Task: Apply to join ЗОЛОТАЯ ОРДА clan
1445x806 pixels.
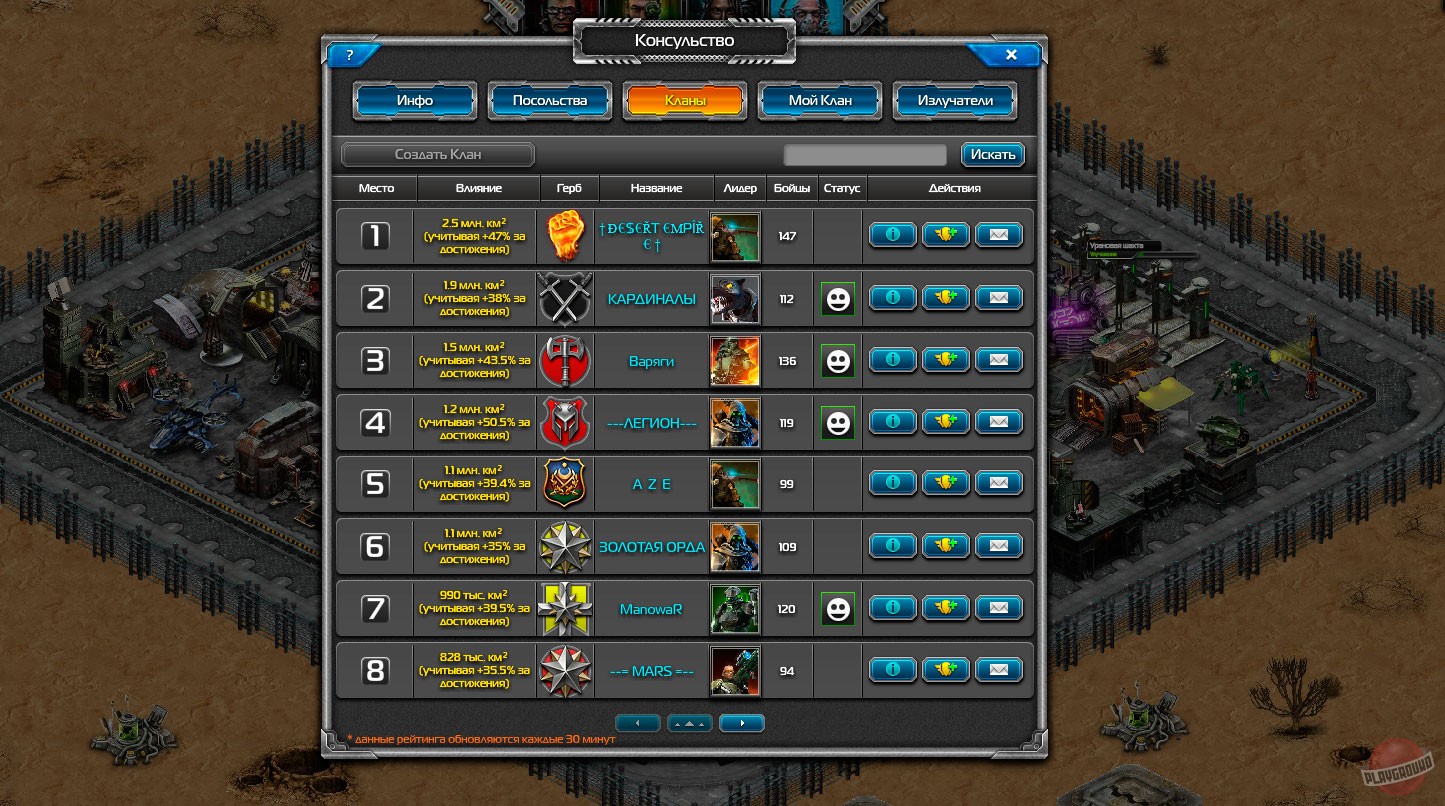Action: pyautogui.click(x=945, y=545)
